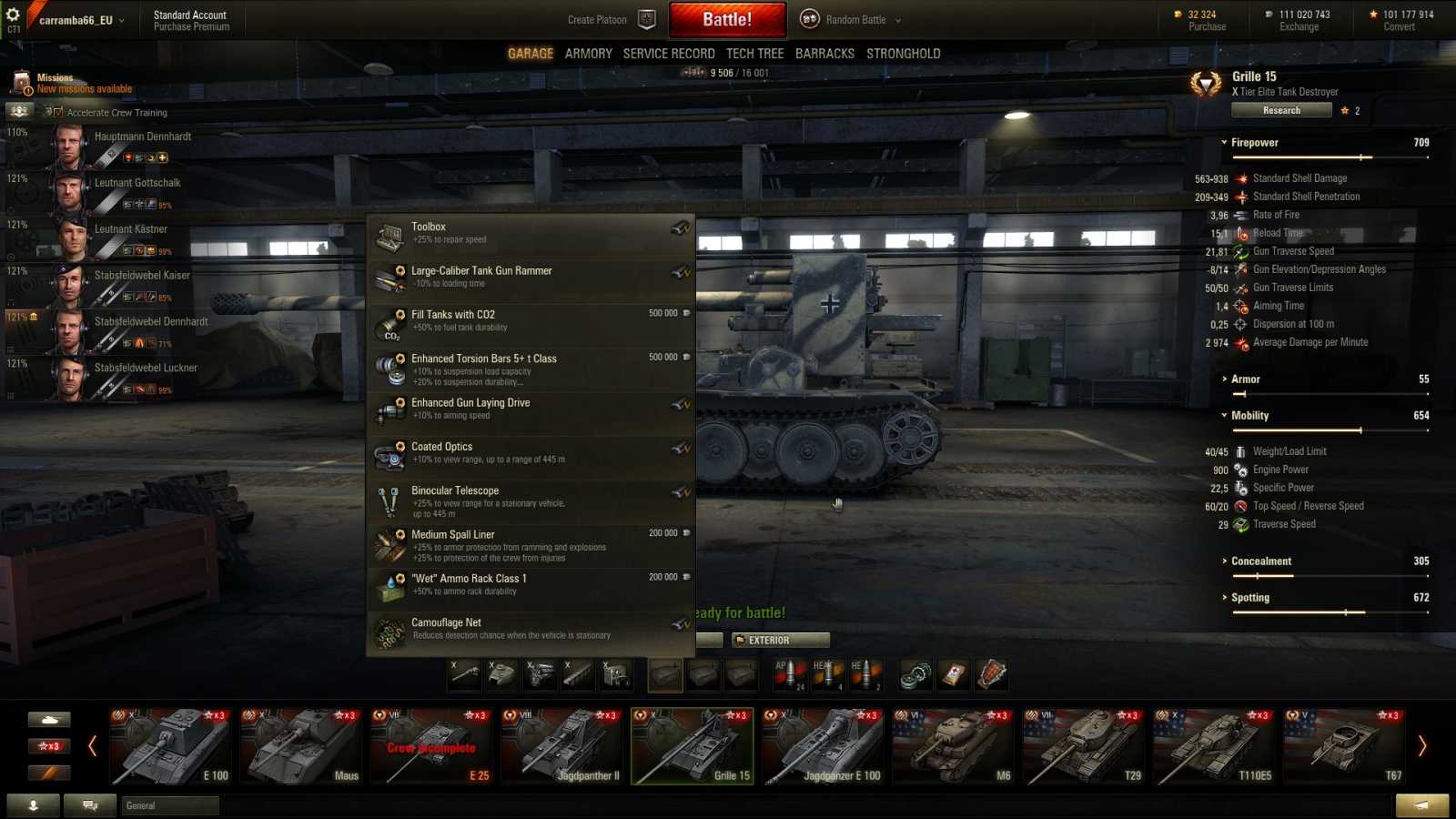Open the ARMORY tab
This screenshot has height=819, width=1456.
588,53
